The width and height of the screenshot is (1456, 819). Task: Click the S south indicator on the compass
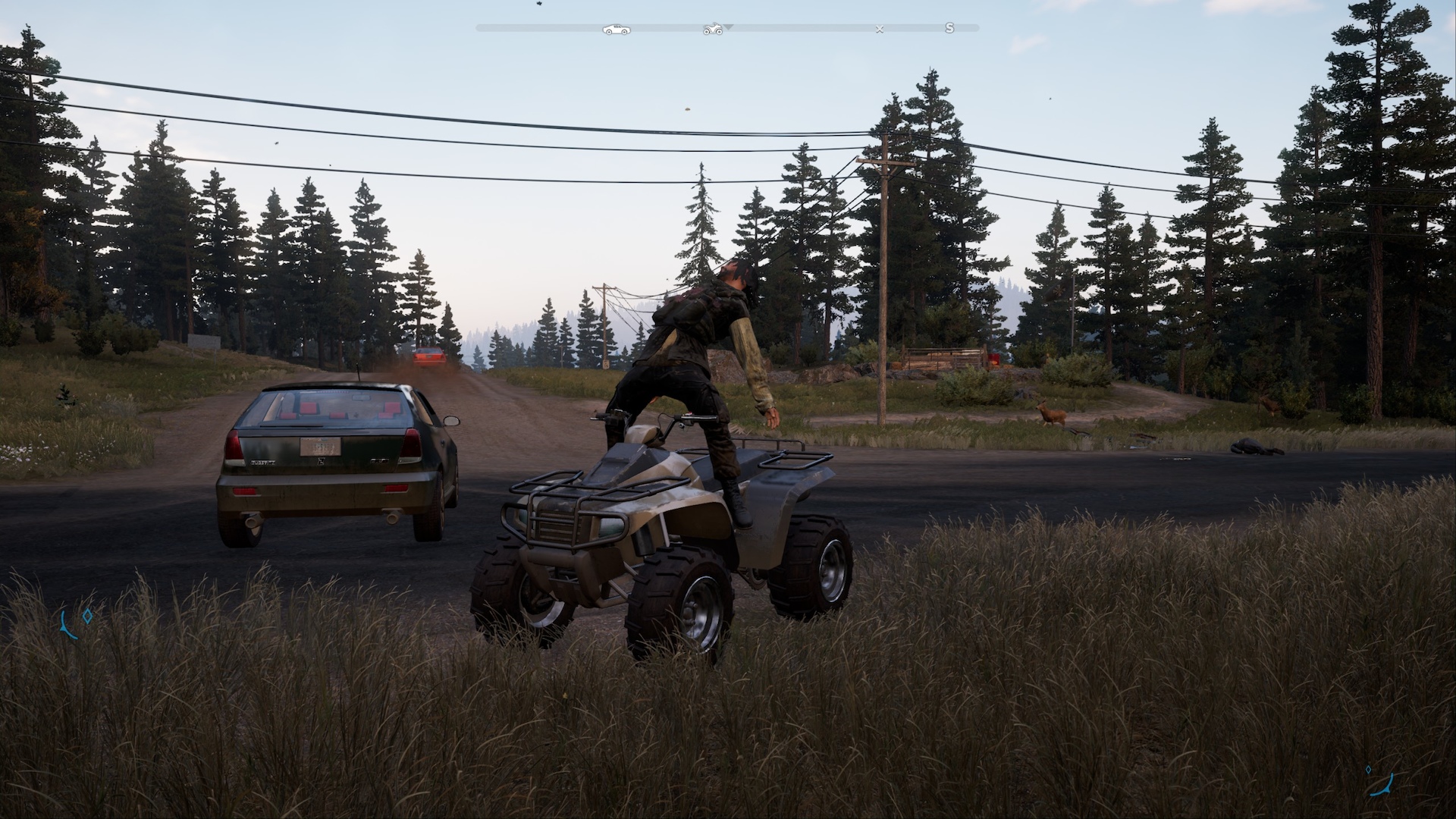point(949,28)
